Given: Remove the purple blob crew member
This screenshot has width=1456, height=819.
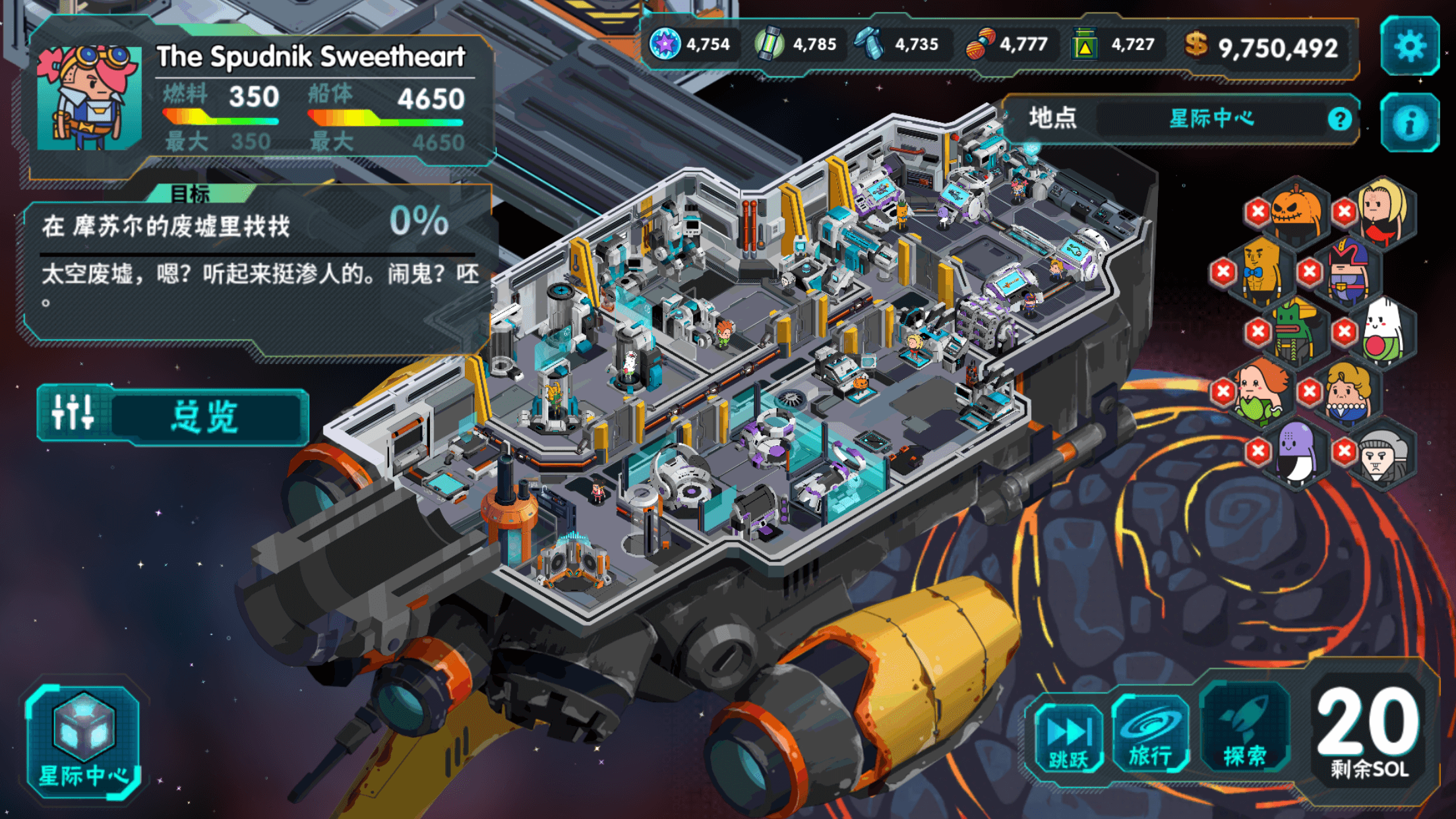Looking at the screenshot, I should coord(1258,451).
